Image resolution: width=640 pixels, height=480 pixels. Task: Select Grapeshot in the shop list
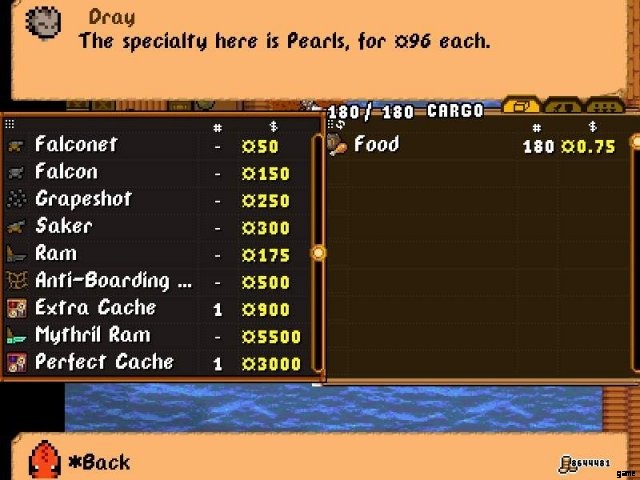click(x=150, y=199)
